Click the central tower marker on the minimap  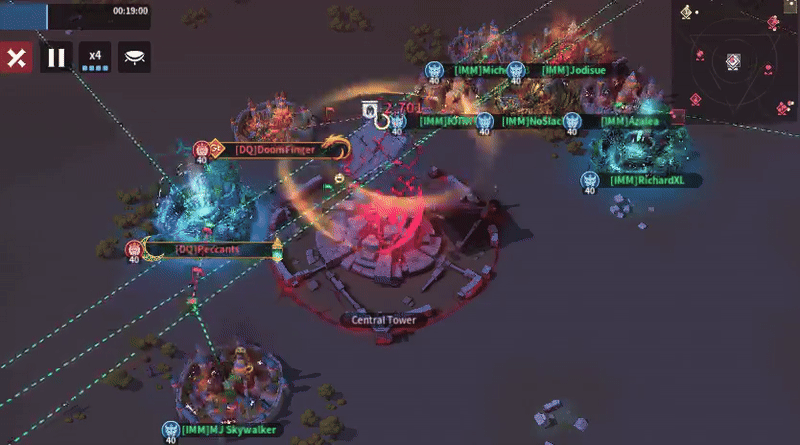(x=733, y=61)
